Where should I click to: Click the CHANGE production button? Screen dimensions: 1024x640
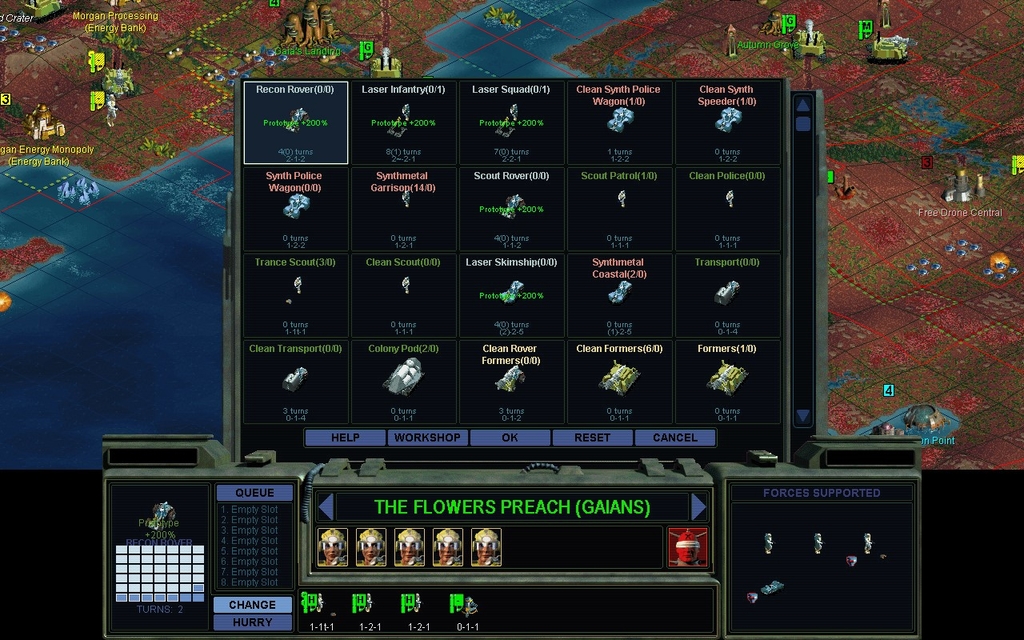point(252,605)
